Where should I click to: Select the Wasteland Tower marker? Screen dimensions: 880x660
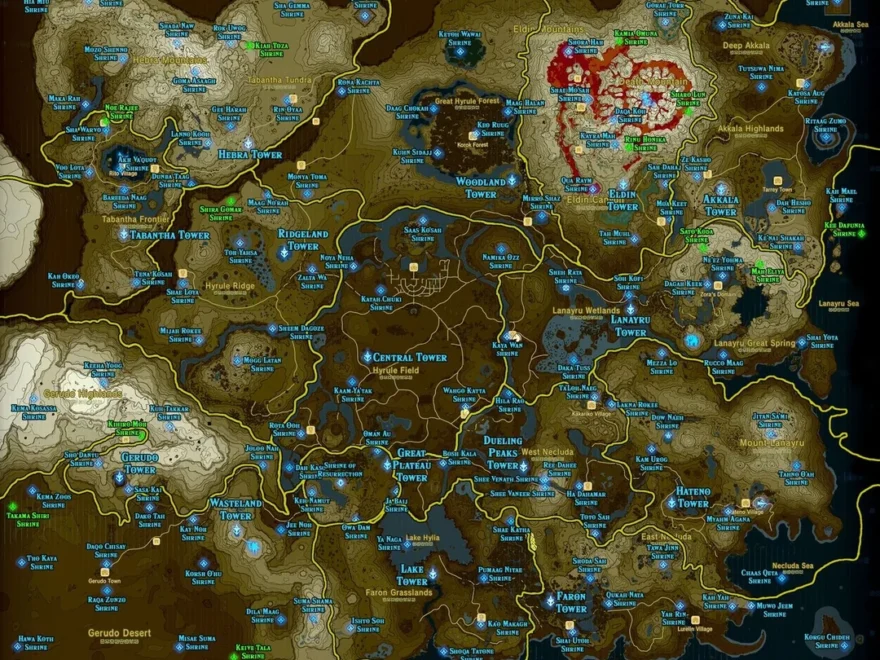pos(238,530)
